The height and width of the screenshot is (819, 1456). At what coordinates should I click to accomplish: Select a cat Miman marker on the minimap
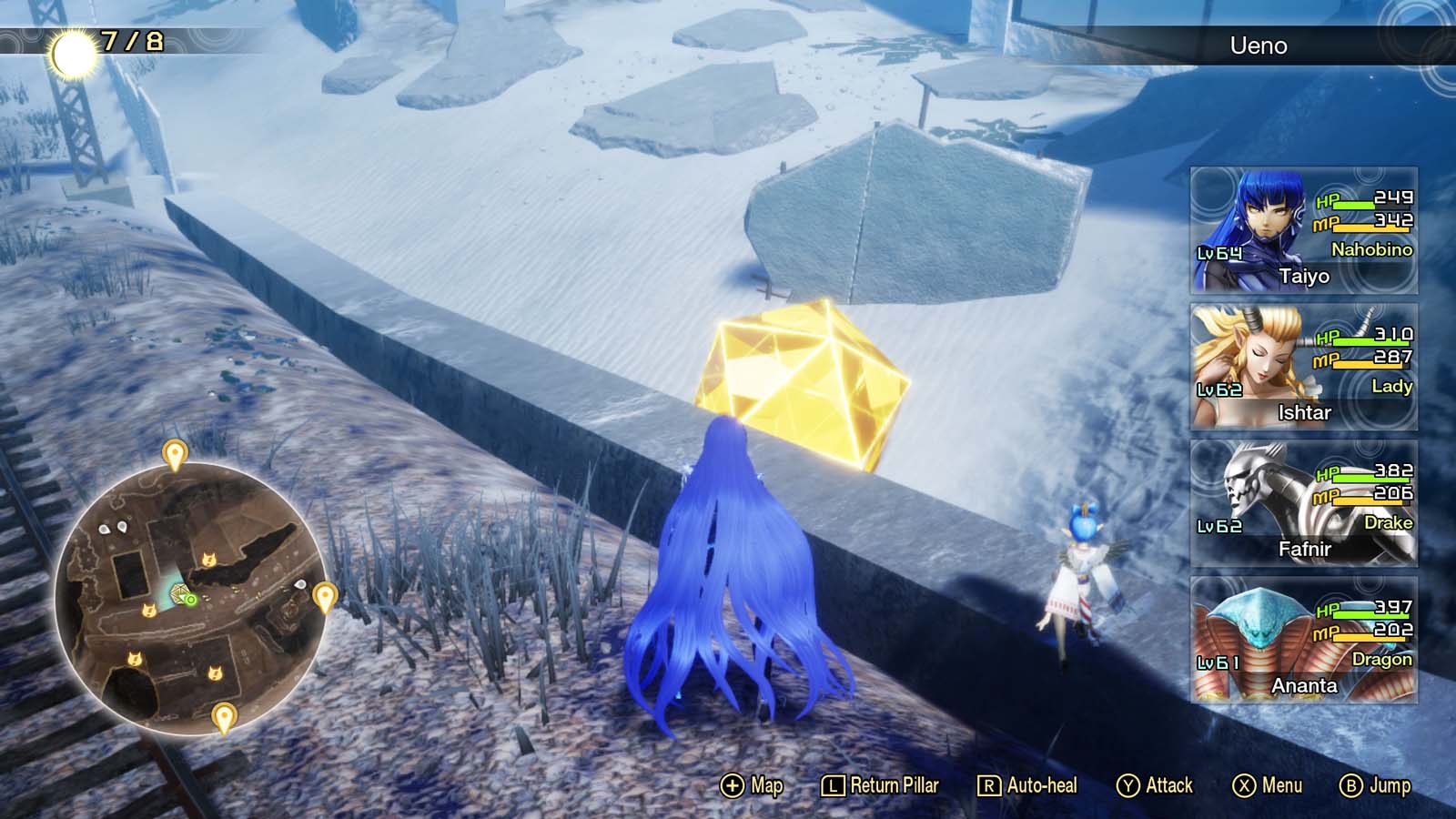click(210, 559)
